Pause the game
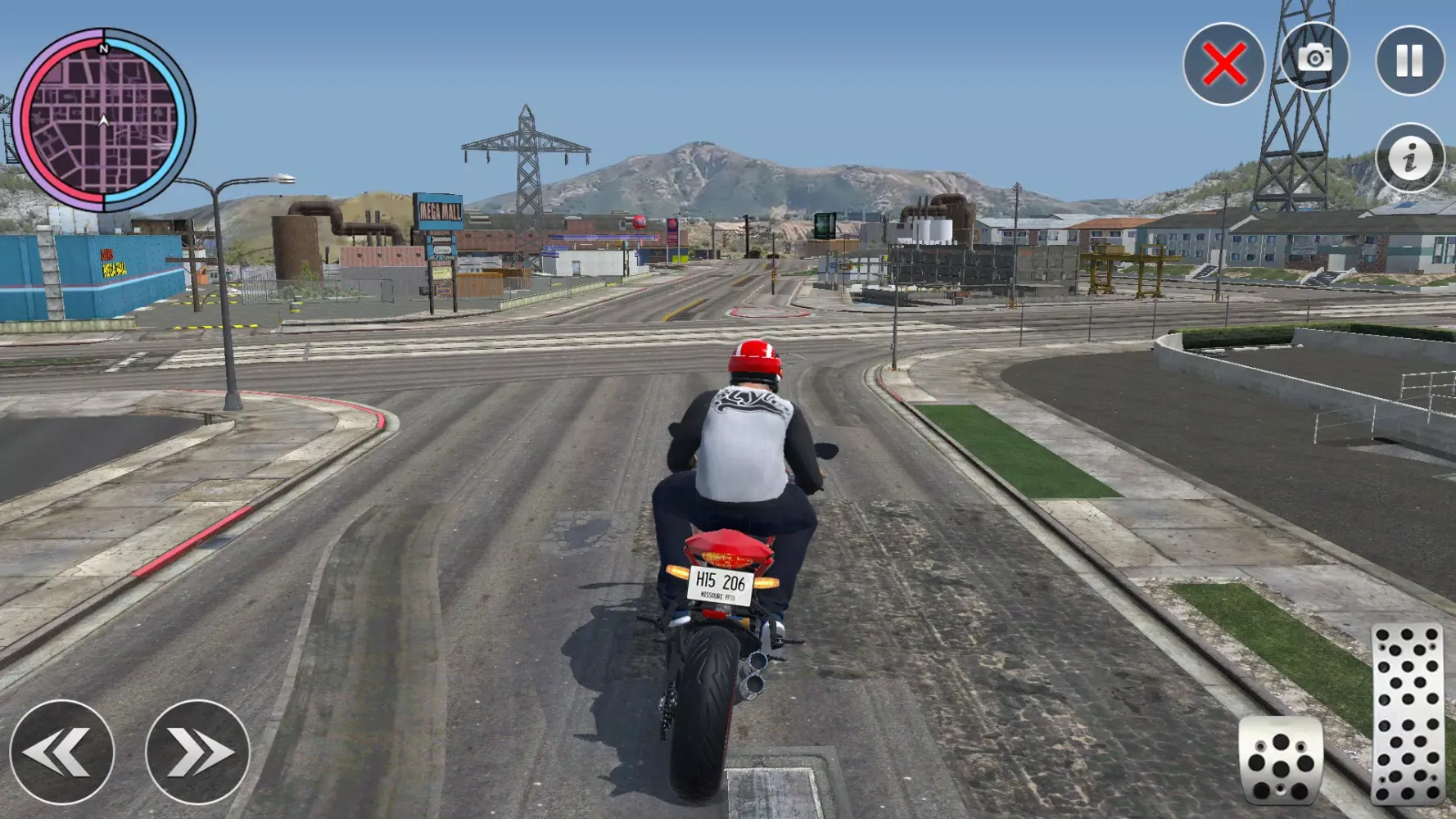This screenshot has height=819, width=1456. [x=1409, y=61]
